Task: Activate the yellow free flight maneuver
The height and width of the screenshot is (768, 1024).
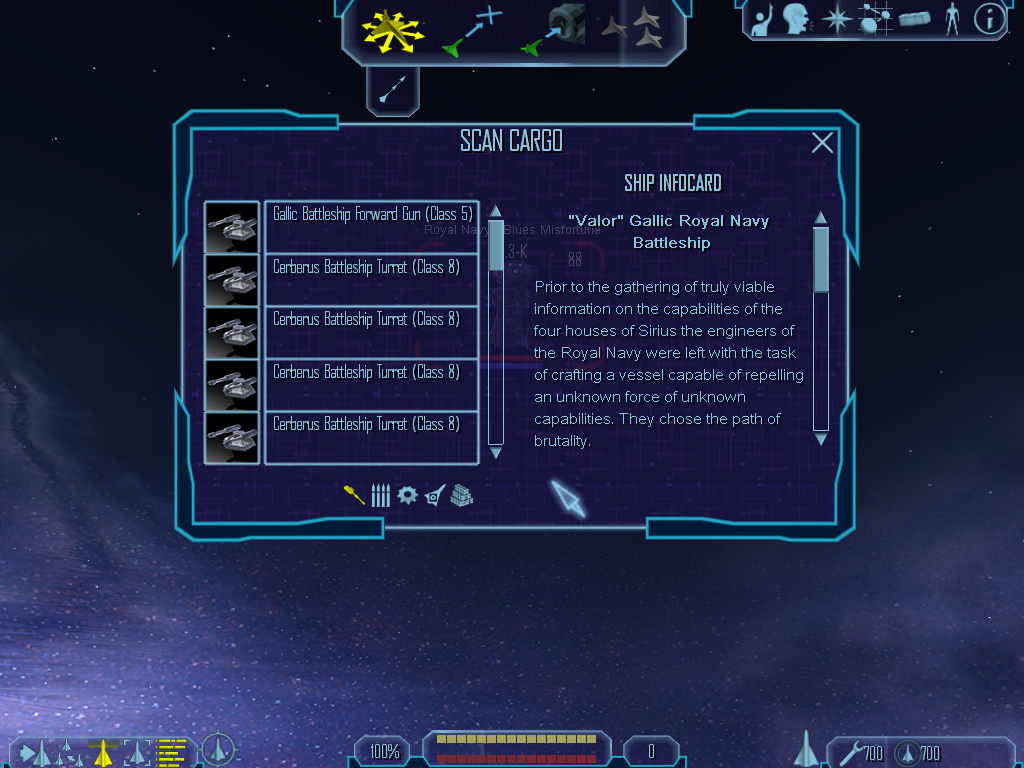Action: click(x=393, y=31)
